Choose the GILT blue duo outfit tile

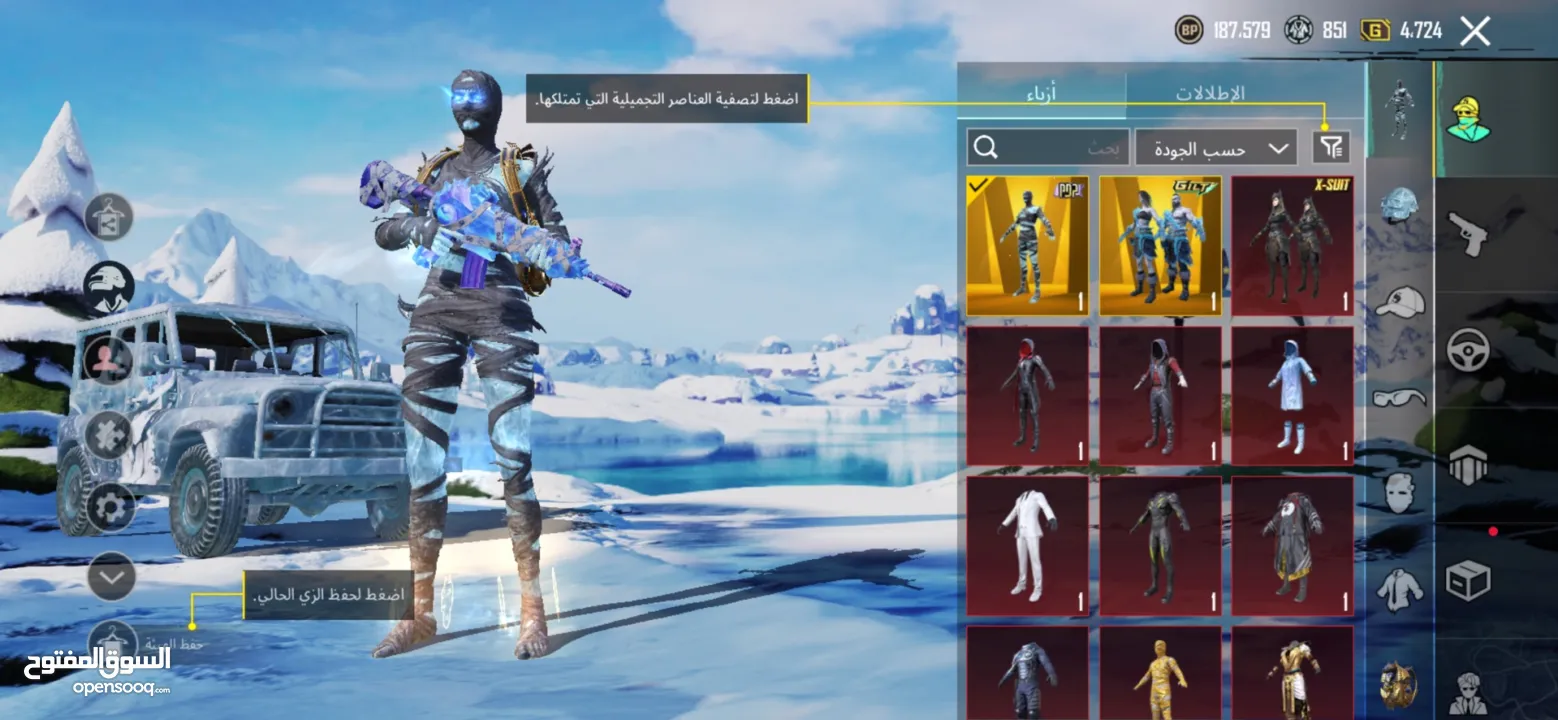pyautogui.click(x=1160, y=246)
